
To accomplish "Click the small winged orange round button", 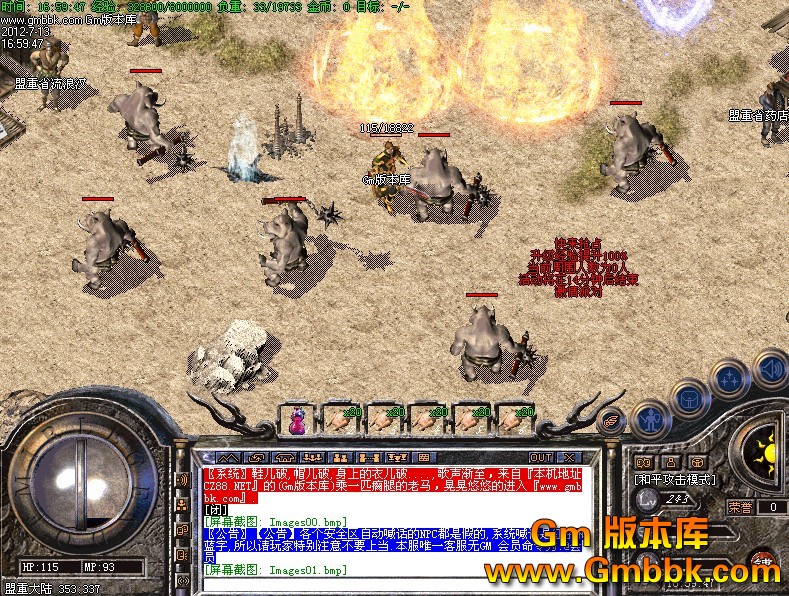I will (x=611, y=422).
